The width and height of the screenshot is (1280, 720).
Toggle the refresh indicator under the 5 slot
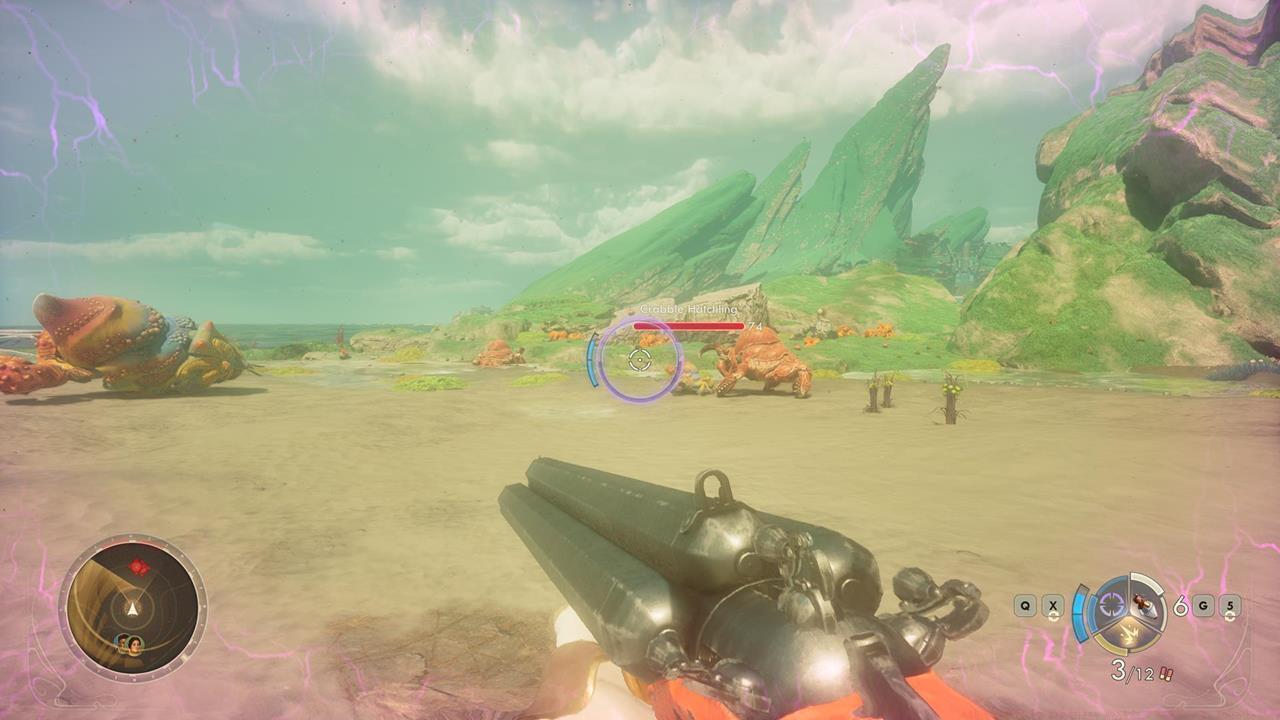coord(1228,617)
